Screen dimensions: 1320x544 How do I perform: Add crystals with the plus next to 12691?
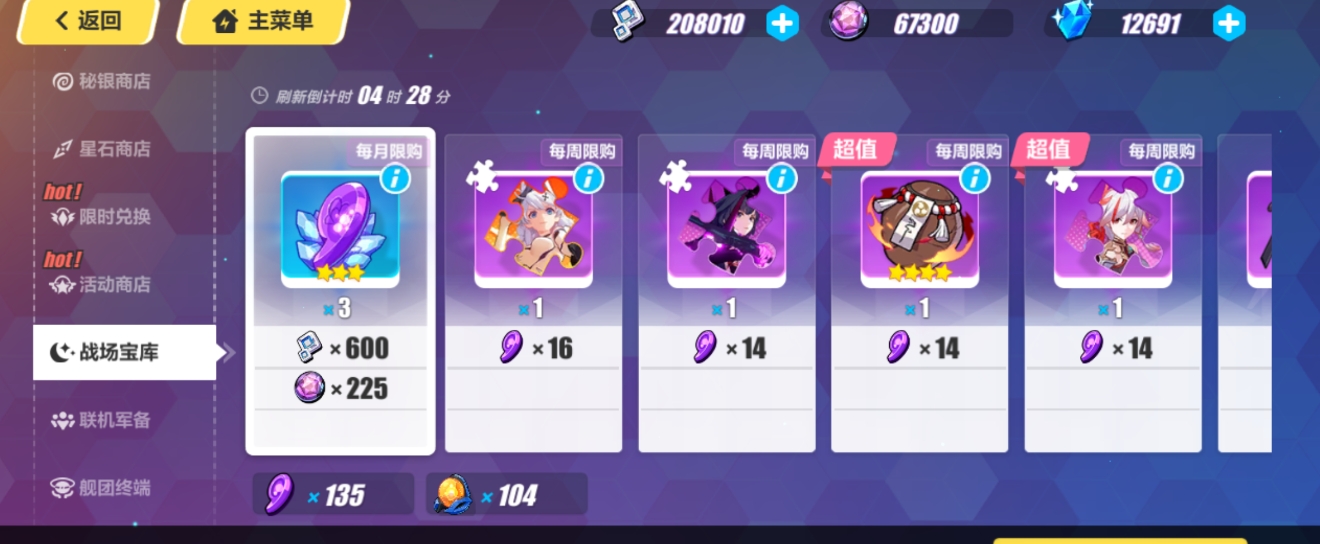(x=1228, y=23)
